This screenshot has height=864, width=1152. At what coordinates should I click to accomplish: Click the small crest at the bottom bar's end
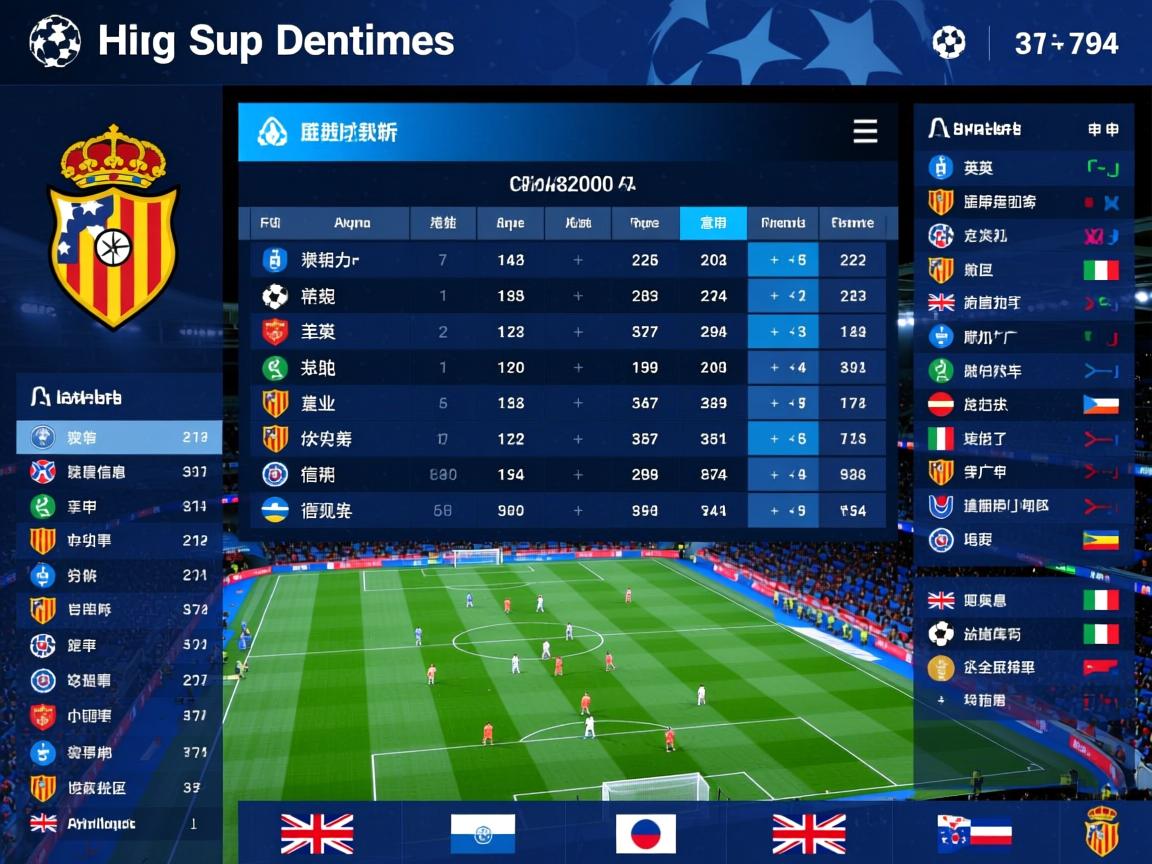click(x=1101, y=832)
